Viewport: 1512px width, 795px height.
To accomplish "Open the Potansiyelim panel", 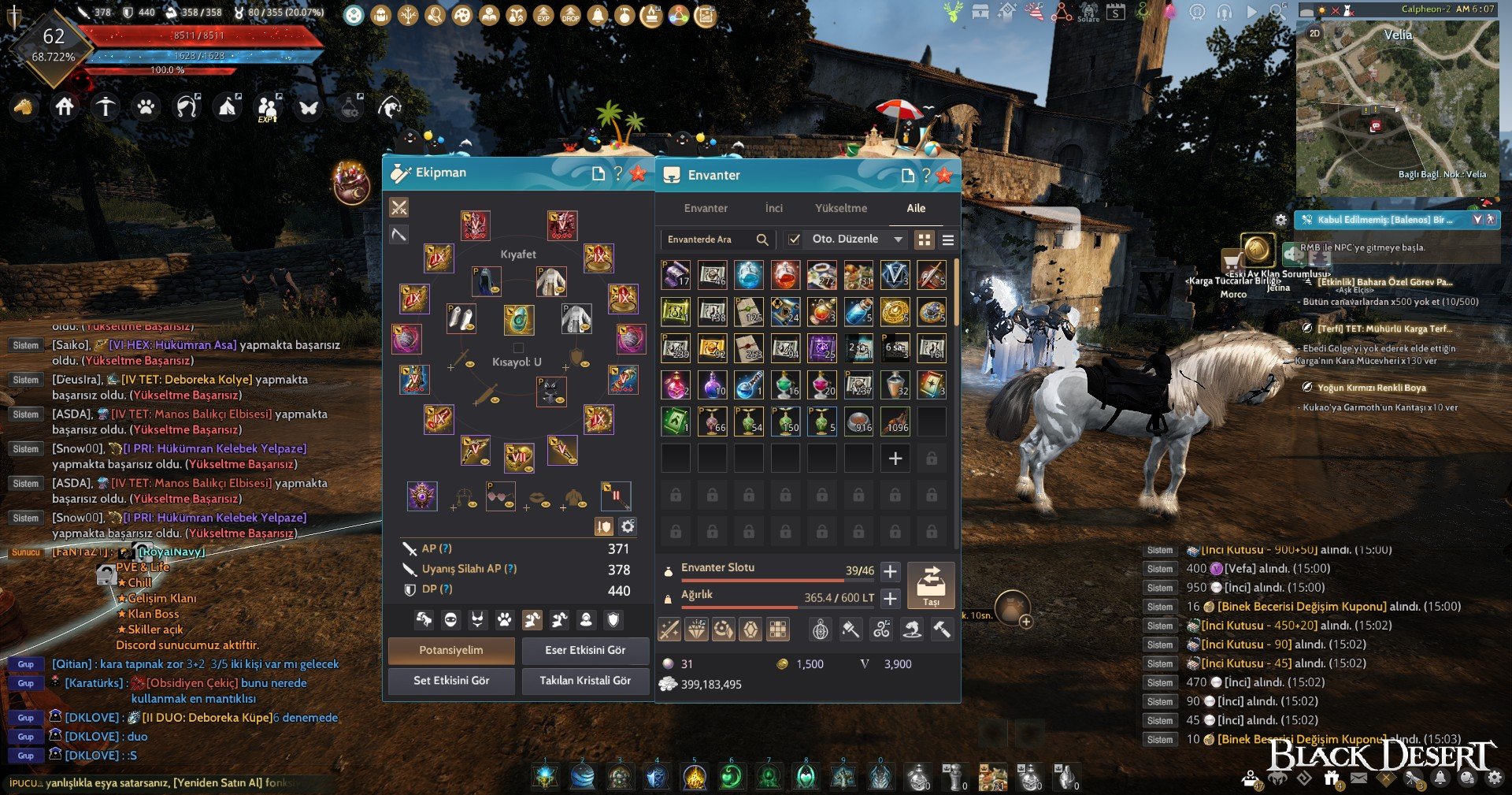I will click(x=451, y=651).
